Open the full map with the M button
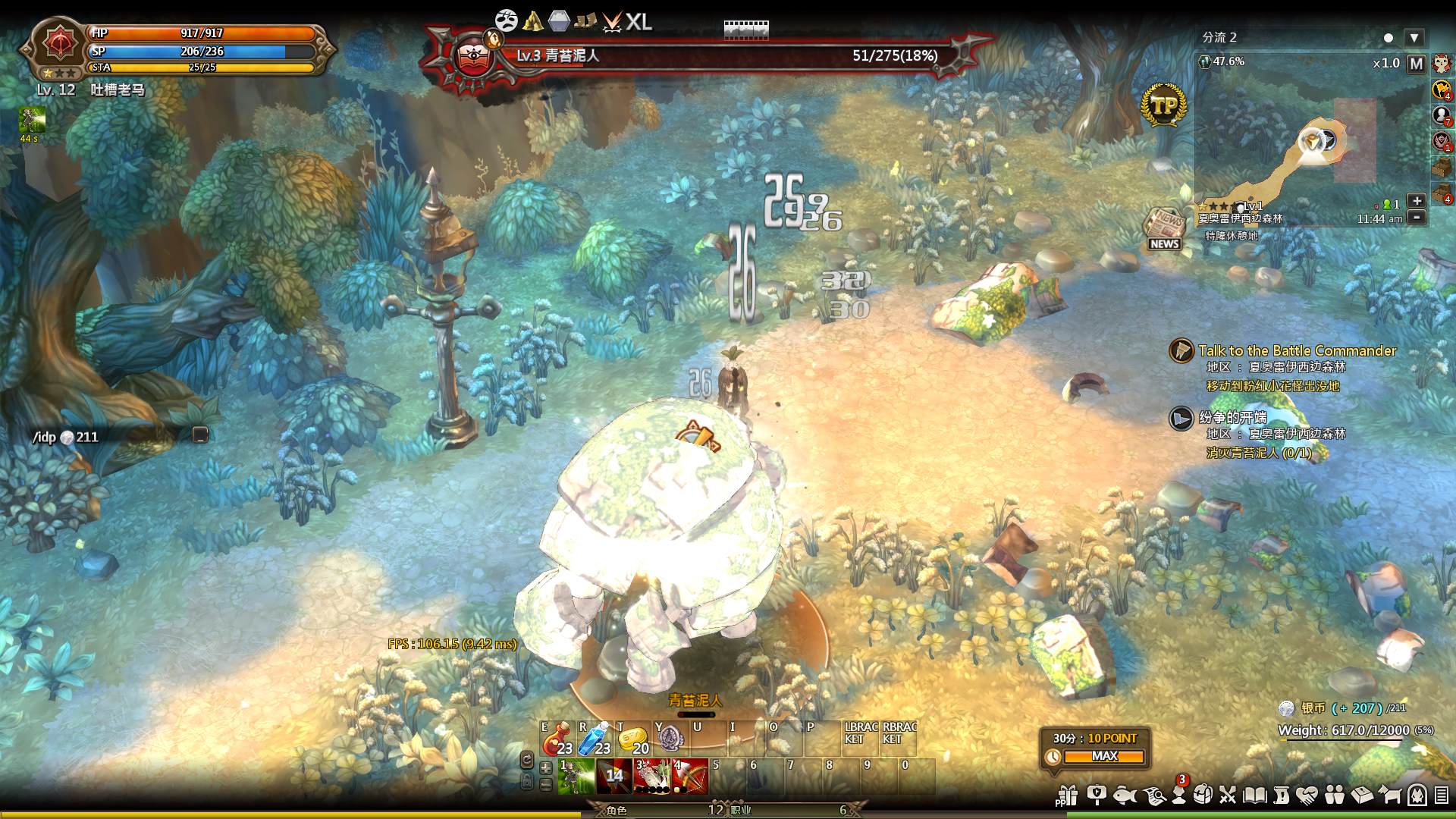Viewport: 1456px width, 819px height. [1416, 64]
